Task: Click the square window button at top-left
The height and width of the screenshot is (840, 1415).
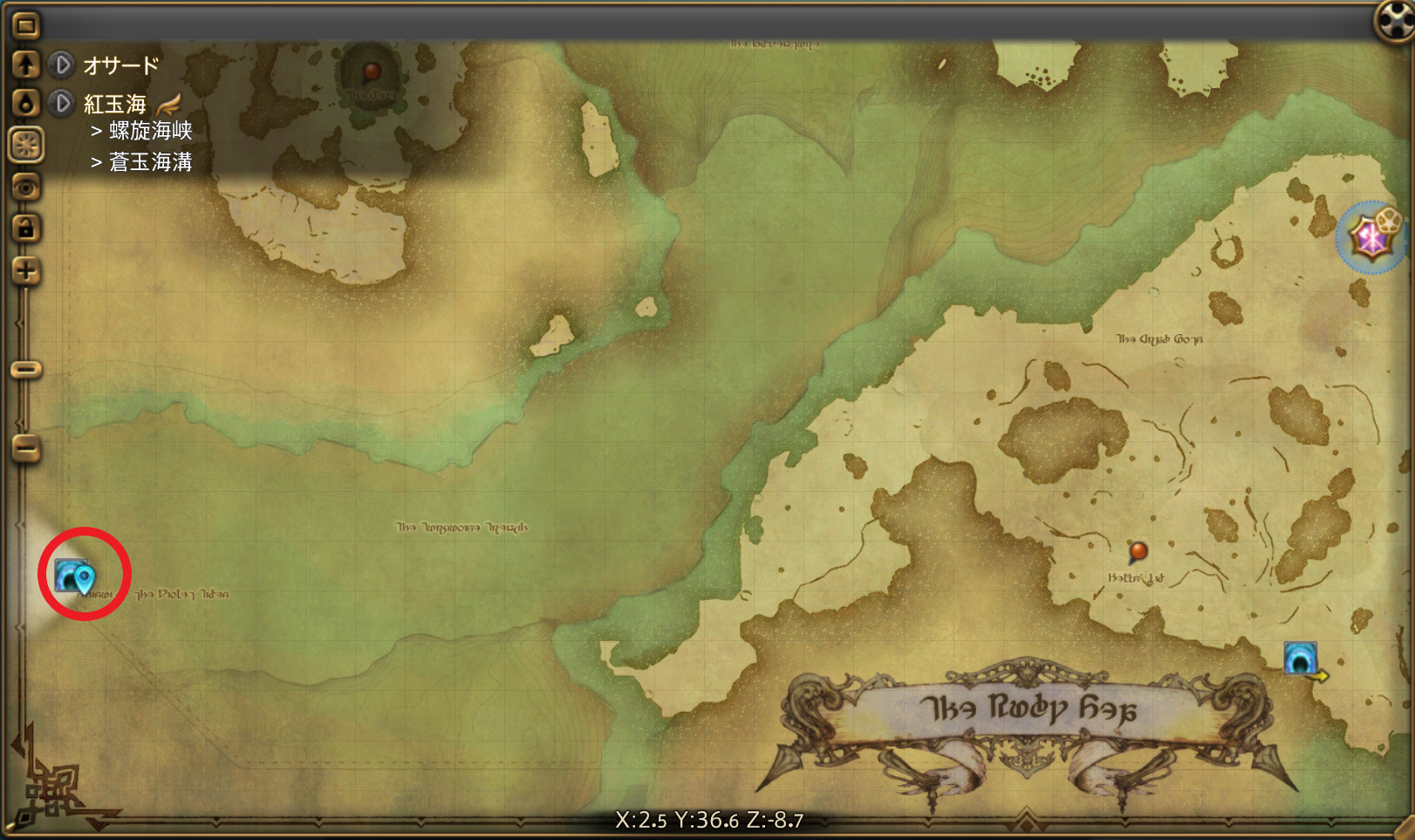Action: tap(25, 25)
